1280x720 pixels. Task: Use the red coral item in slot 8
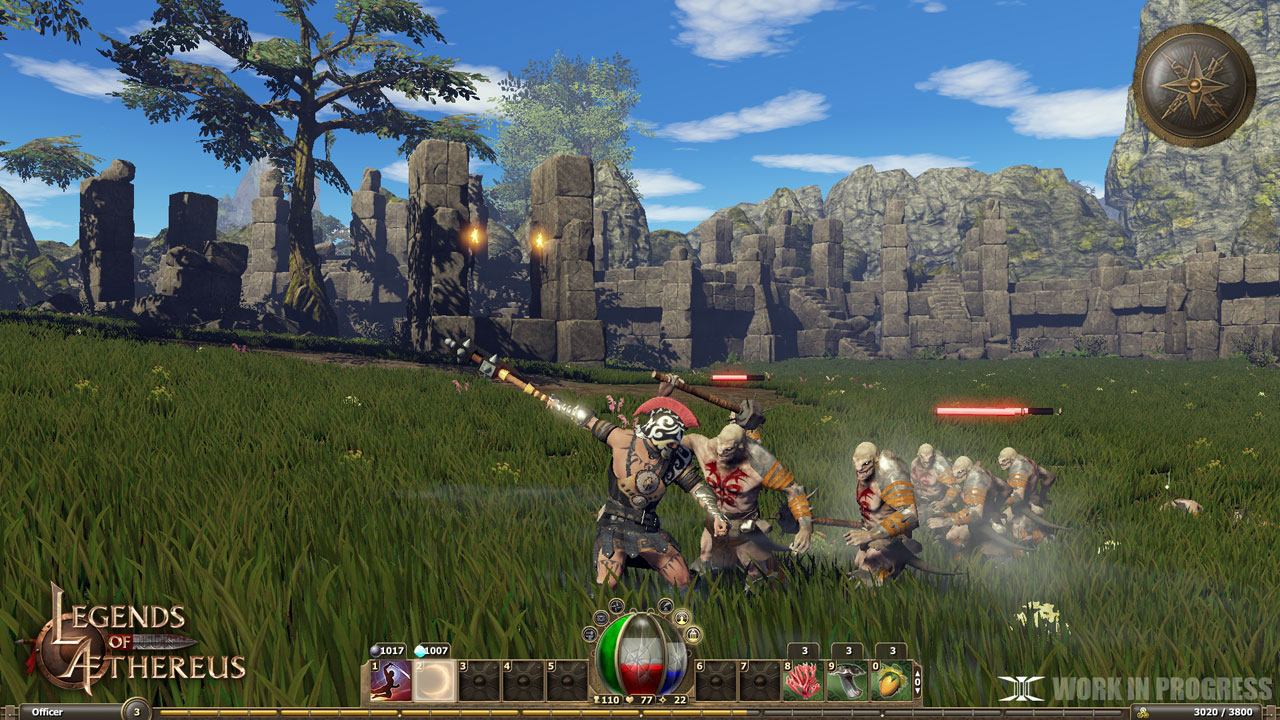tap(803, 680)
